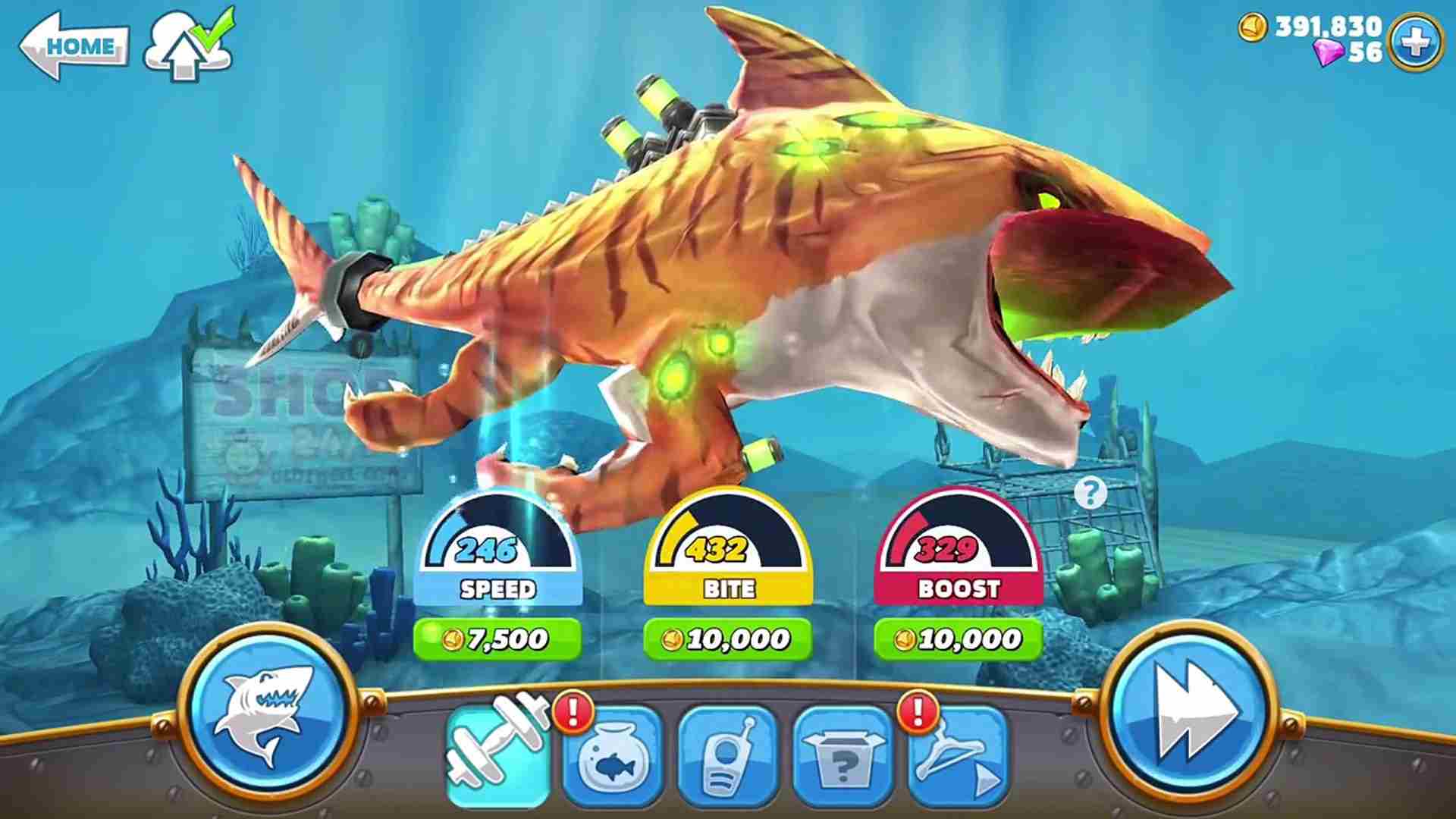The height and width of the screenshot is (819, 1456).
Task: Purchase the BITE upgrade for 10,000 coins
Action: (x=728, y=639)
